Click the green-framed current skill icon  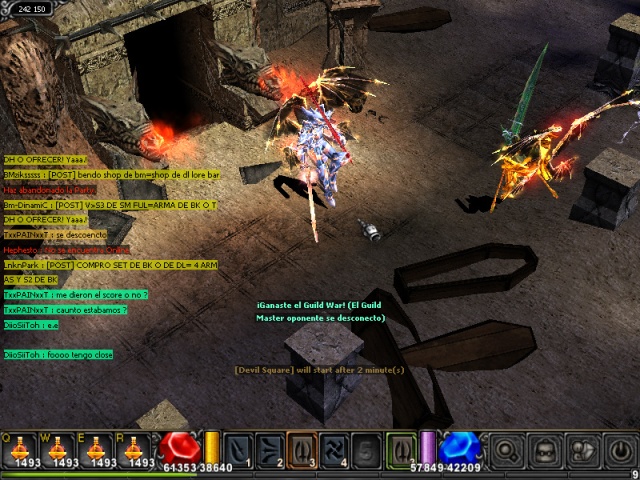coord(402,449)
